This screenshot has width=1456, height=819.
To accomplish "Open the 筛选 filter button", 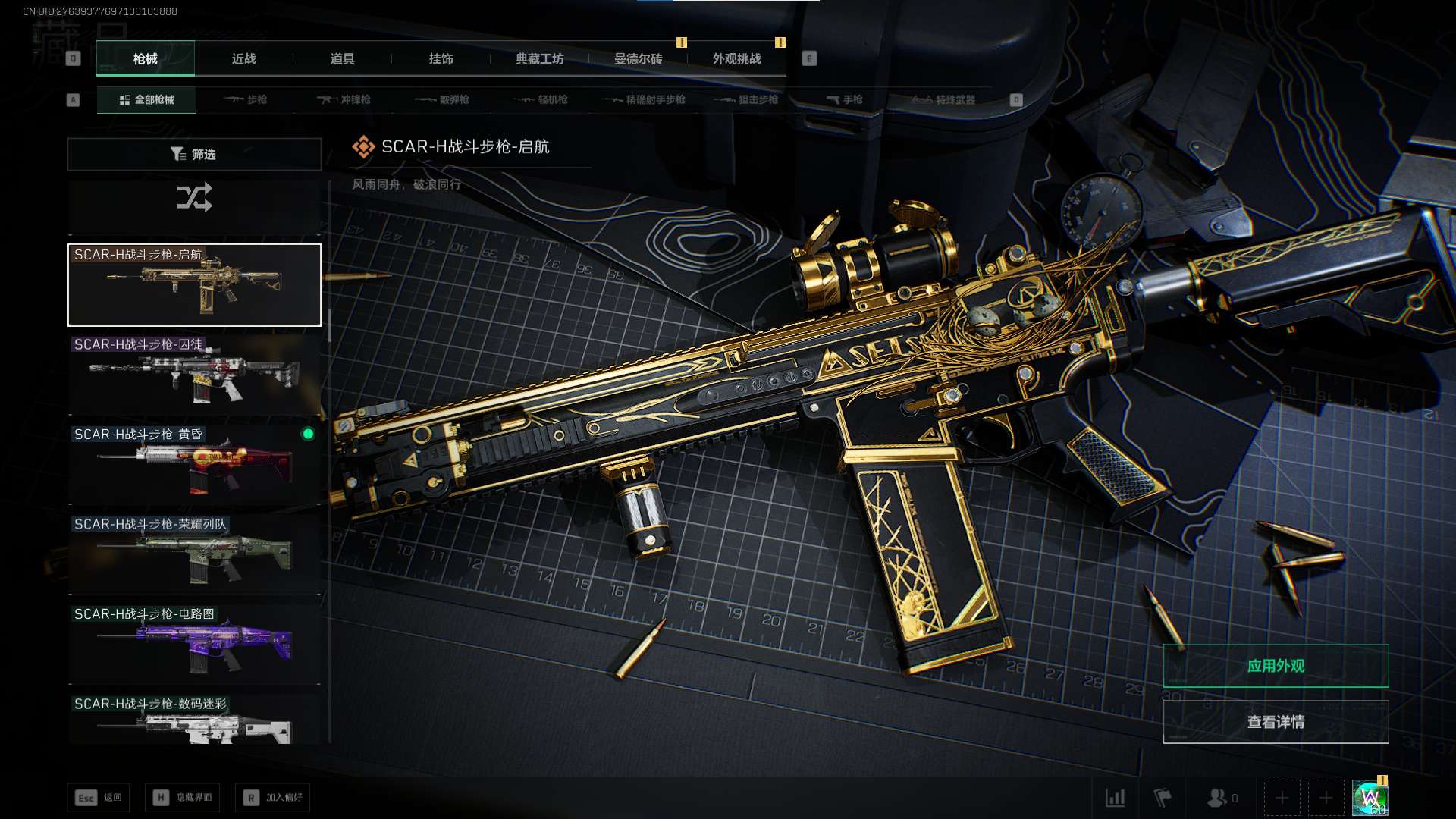I will pyautogui.click(x=194, y=154).
